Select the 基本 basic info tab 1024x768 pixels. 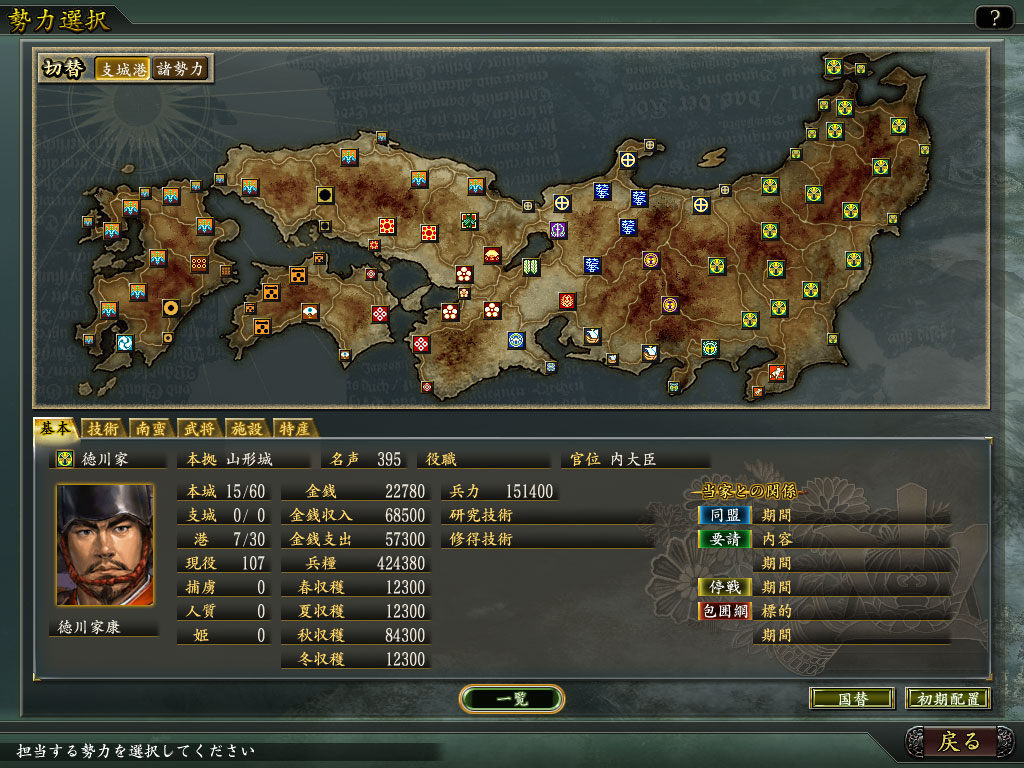click(54, 428)
